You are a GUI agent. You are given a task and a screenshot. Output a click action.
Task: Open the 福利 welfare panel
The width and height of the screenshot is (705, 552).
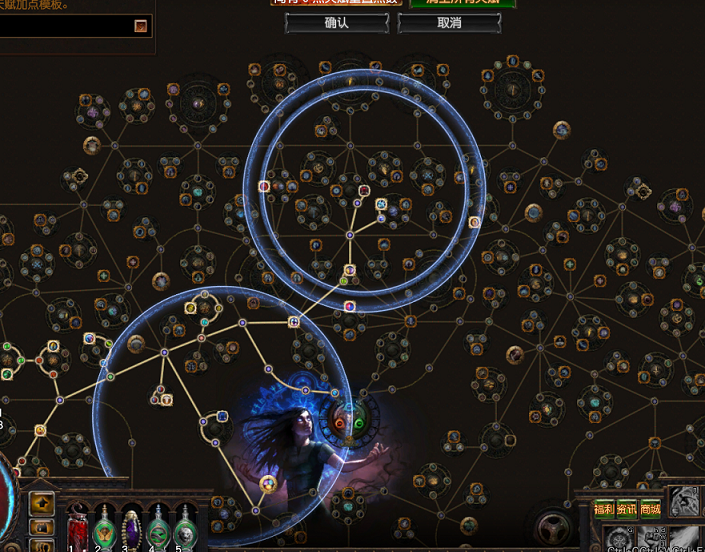pos(603,509)
